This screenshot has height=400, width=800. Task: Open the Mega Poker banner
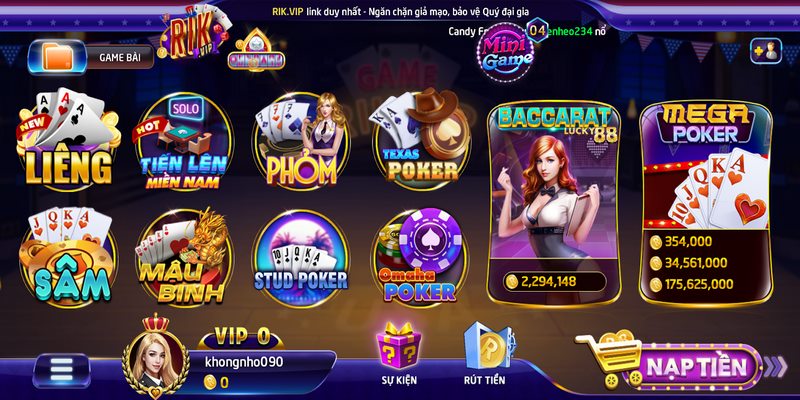(x=706, y=200)
